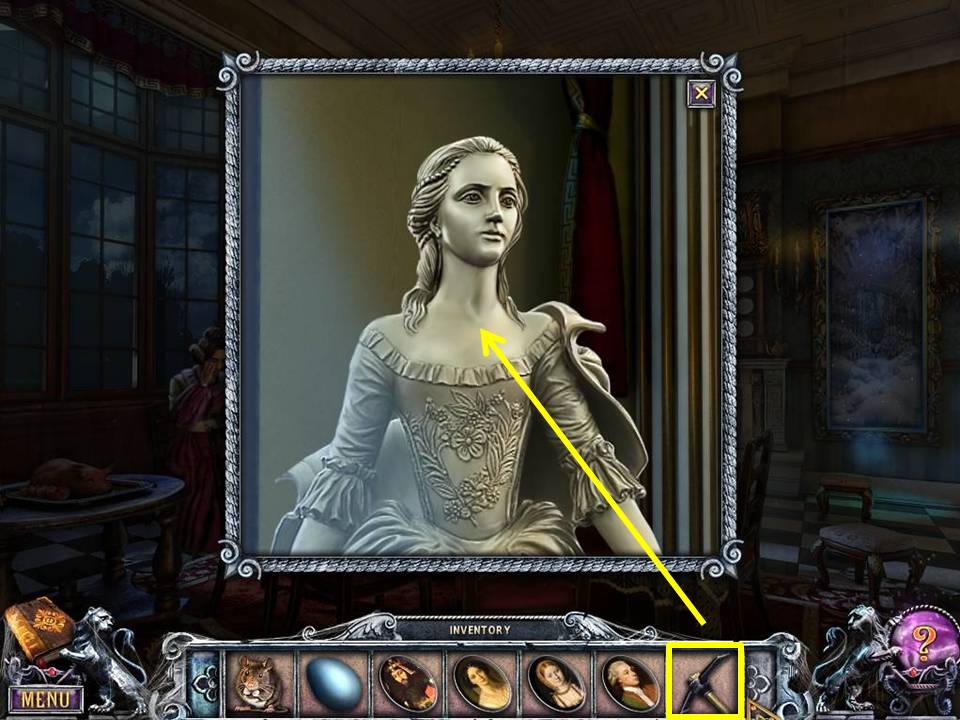Choose the white-wigged man portrait
The image size is (960, 720).
tap(629, 682)
